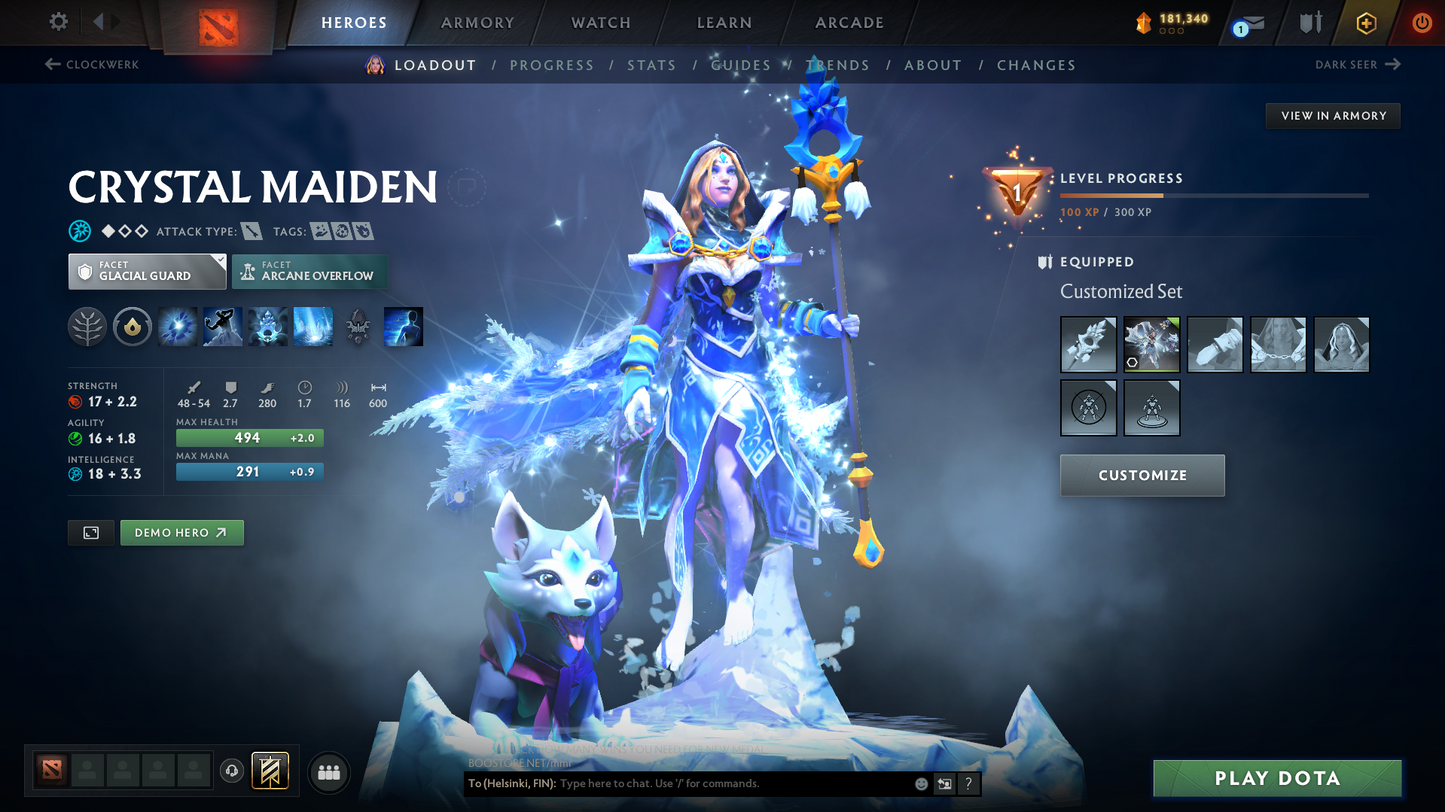
Task: Open the Frostbite ability icon
Action: coord(222,326)
